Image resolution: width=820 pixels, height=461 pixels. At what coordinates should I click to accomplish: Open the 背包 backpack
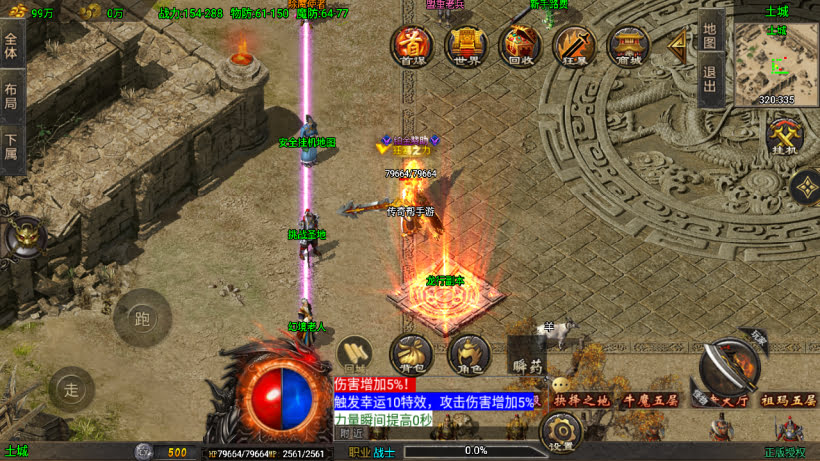pos(410,354)
